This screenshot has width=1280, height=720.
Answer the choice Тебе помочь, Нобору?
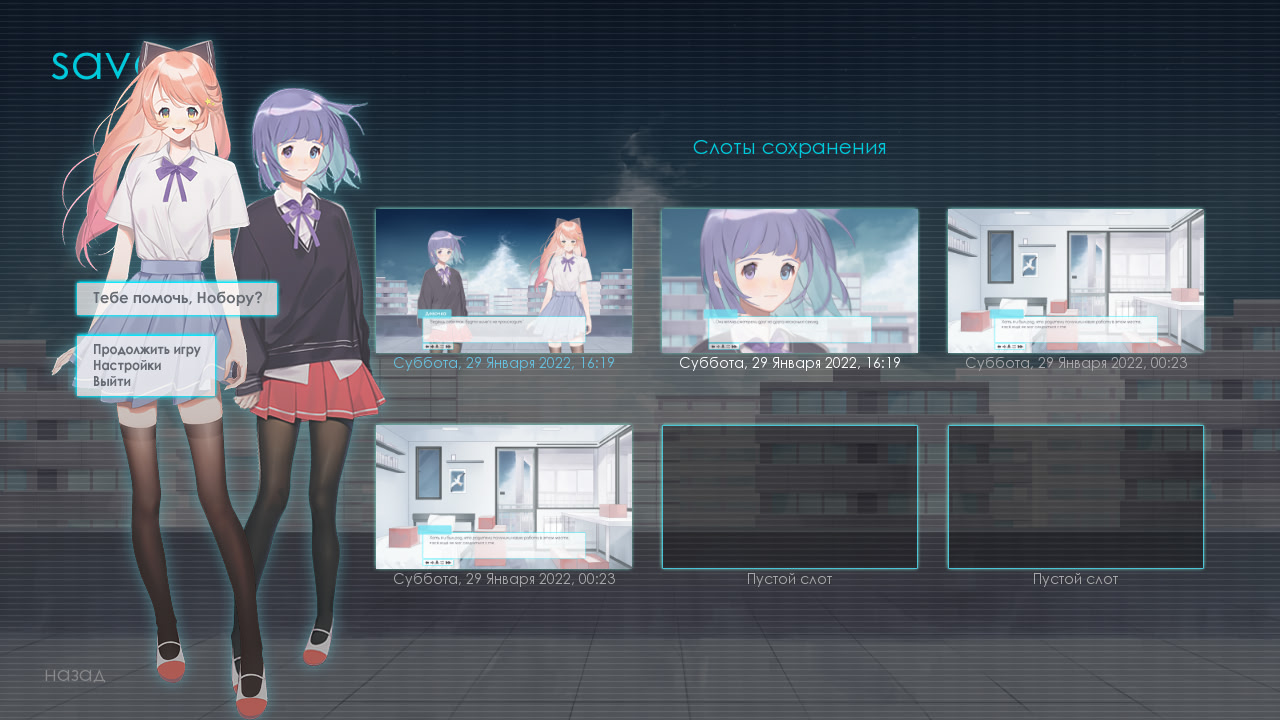point(177,298)
